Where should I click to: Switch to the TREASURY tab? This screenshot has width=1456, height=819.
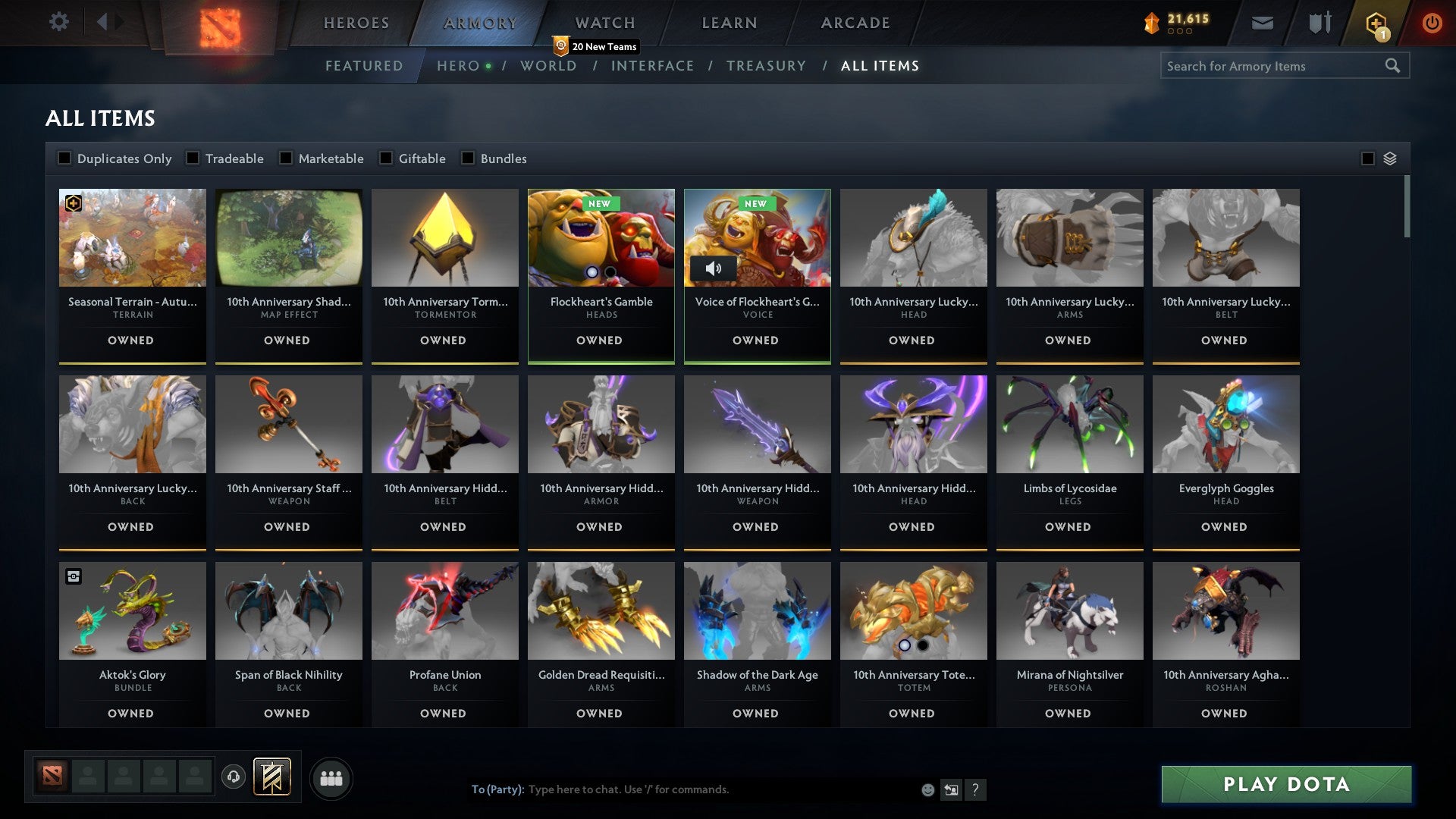pyautogui.click(x=767, y=65)
